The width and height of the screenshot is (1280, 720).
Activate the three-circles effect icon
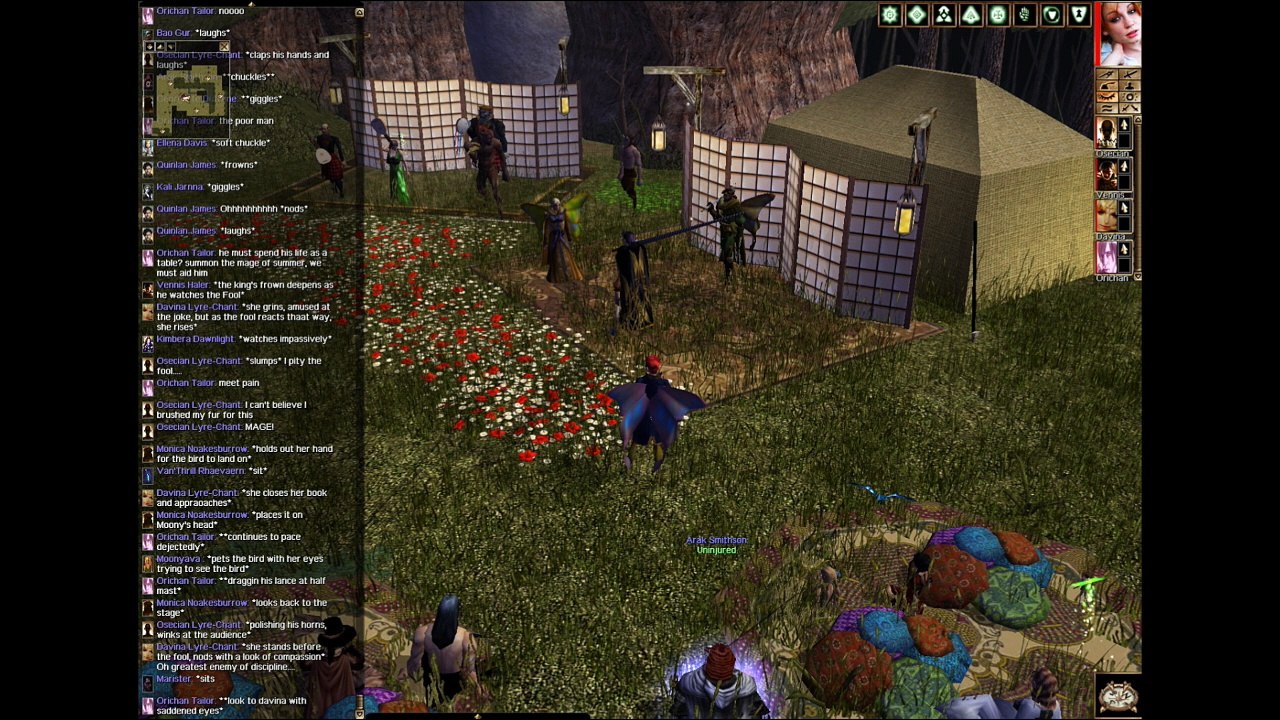pos(943,14)
